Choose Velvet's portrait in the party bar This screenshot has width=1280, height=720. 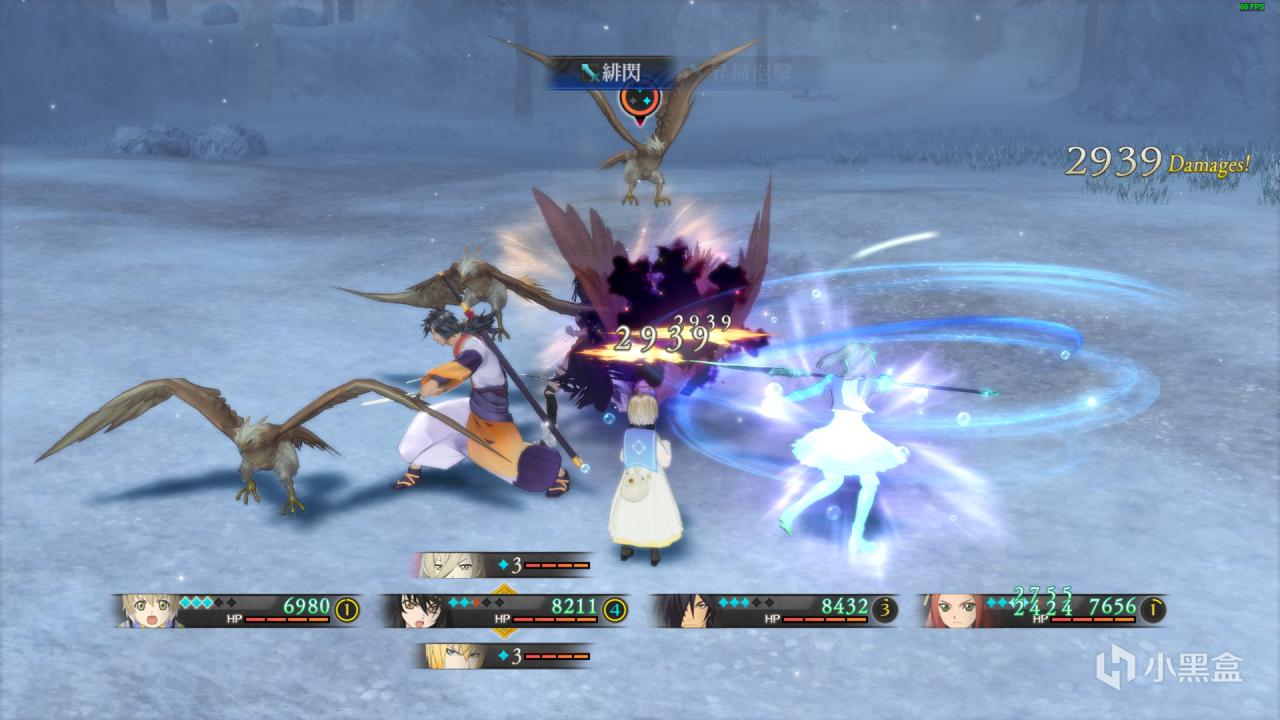[x=421, y=610]
